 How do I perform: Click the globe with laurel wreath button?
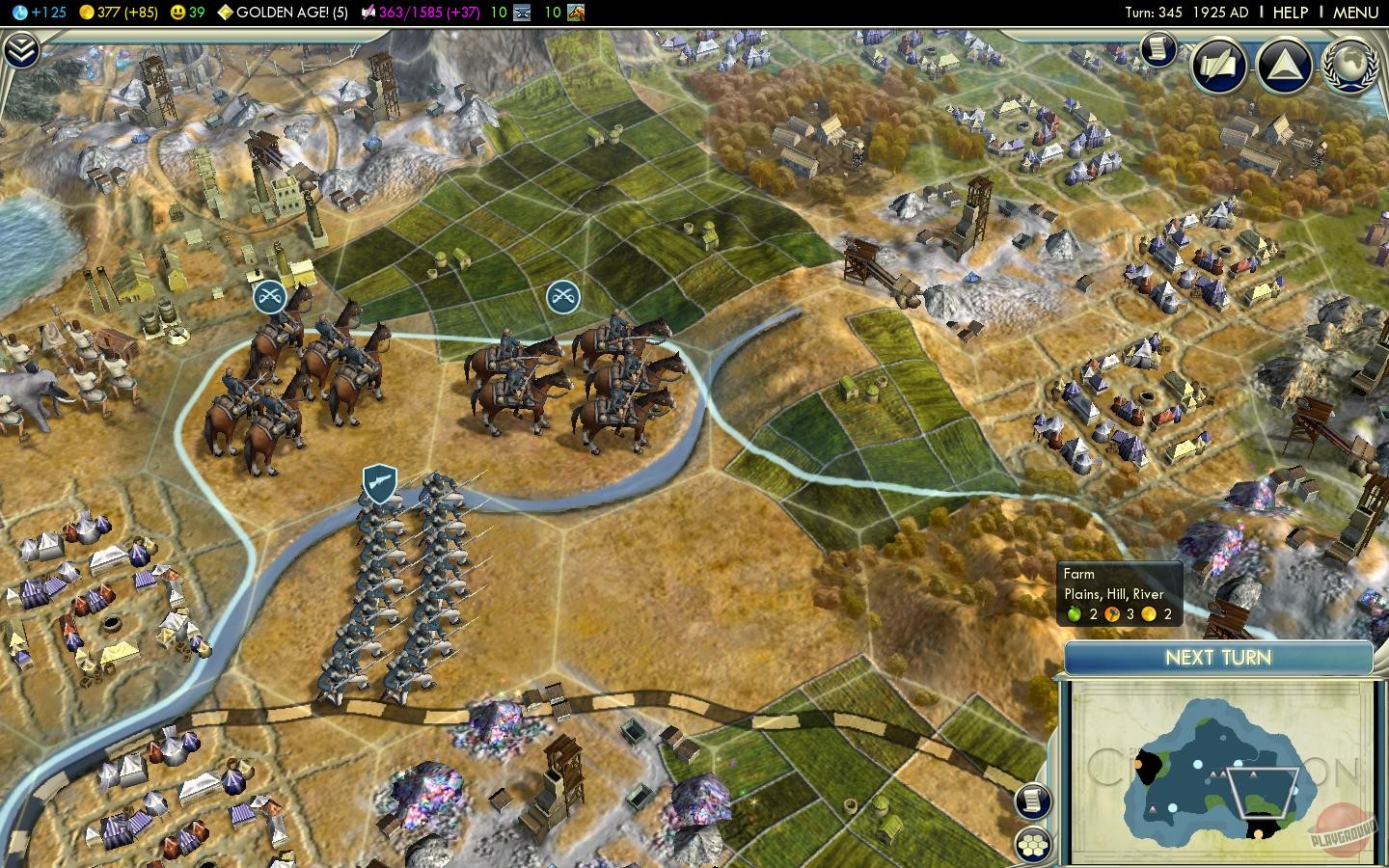[x=1348, y=66]
